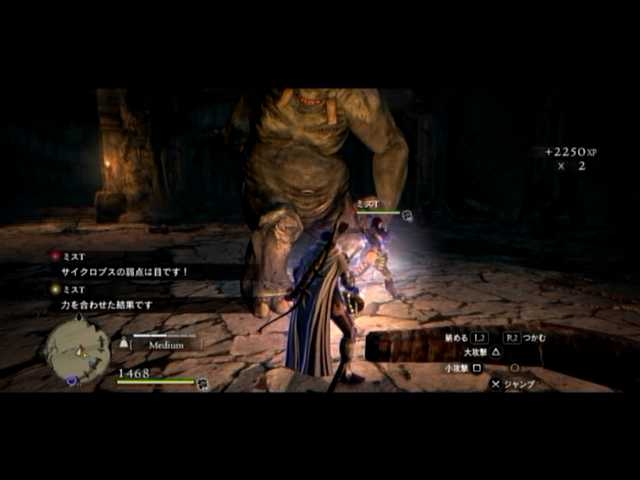Image resolution: width=640 pixels, height=480 pixels.
Task: Click the yellow pawn icon in the dialogue log
Action: click(x=55, y=289)
